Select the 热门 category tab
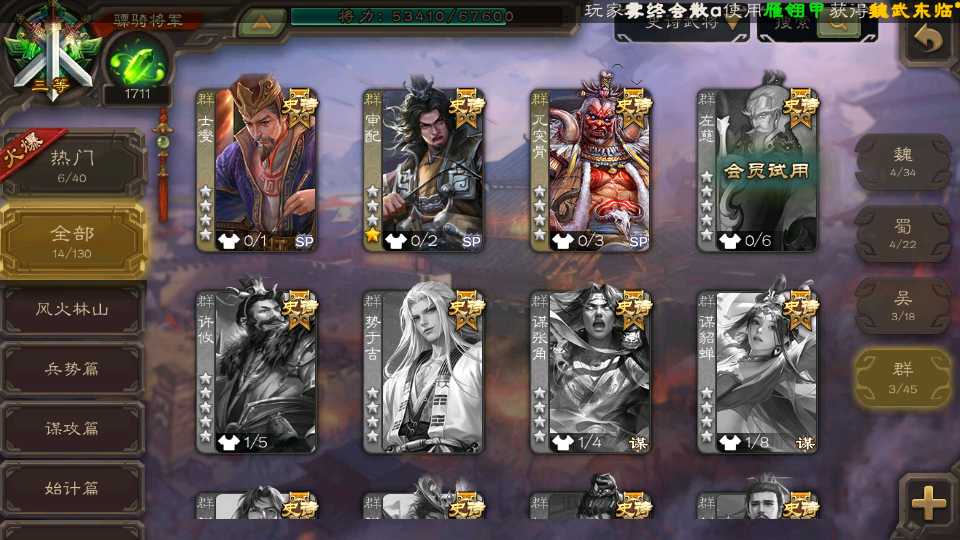 (73, 162)
